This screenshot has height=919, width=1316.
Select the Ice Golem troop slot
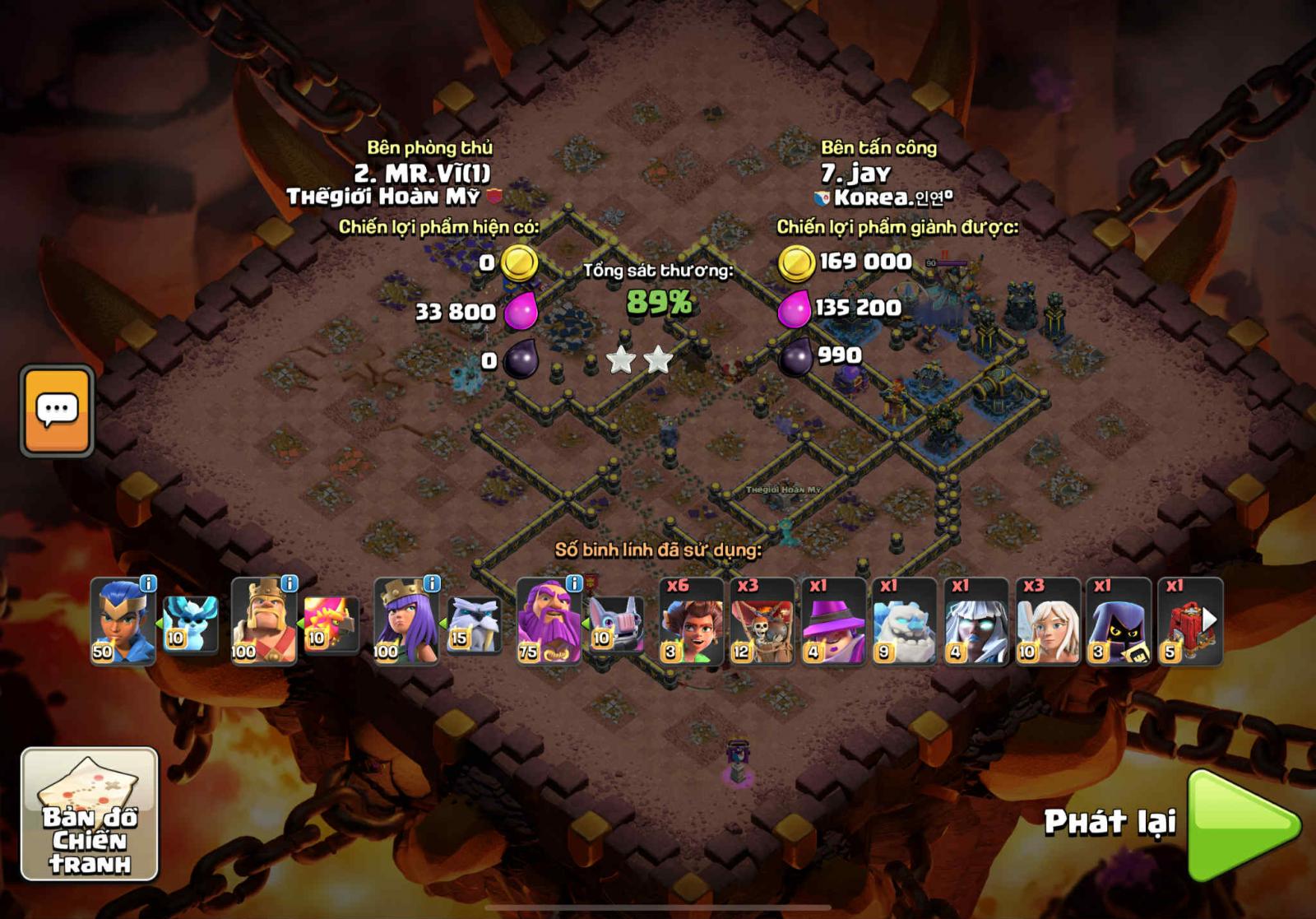(x=905, y=621)
